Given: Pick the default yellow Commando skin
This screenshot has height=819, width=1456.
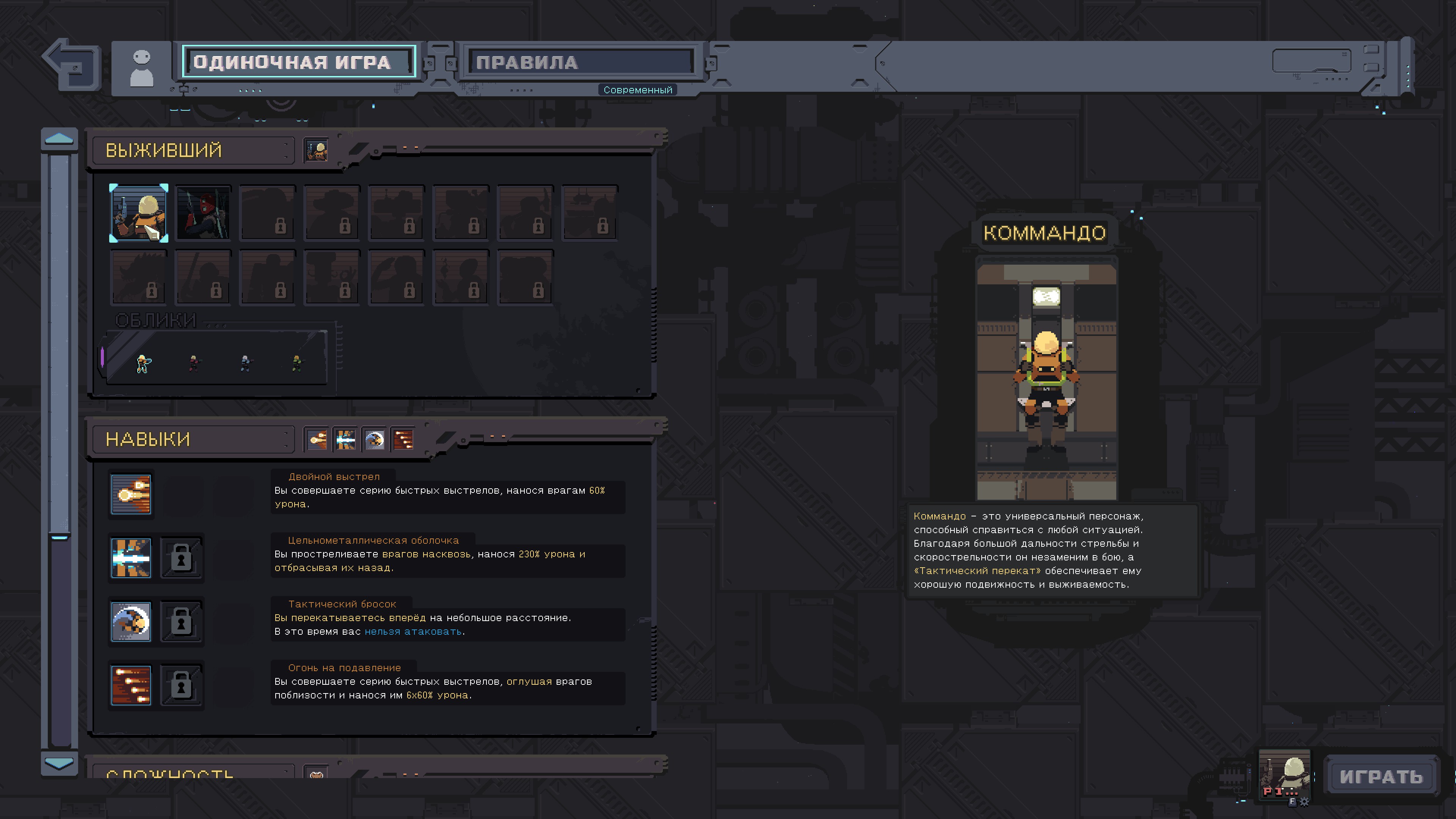Looking at the screenshot, I should (144, 363).
